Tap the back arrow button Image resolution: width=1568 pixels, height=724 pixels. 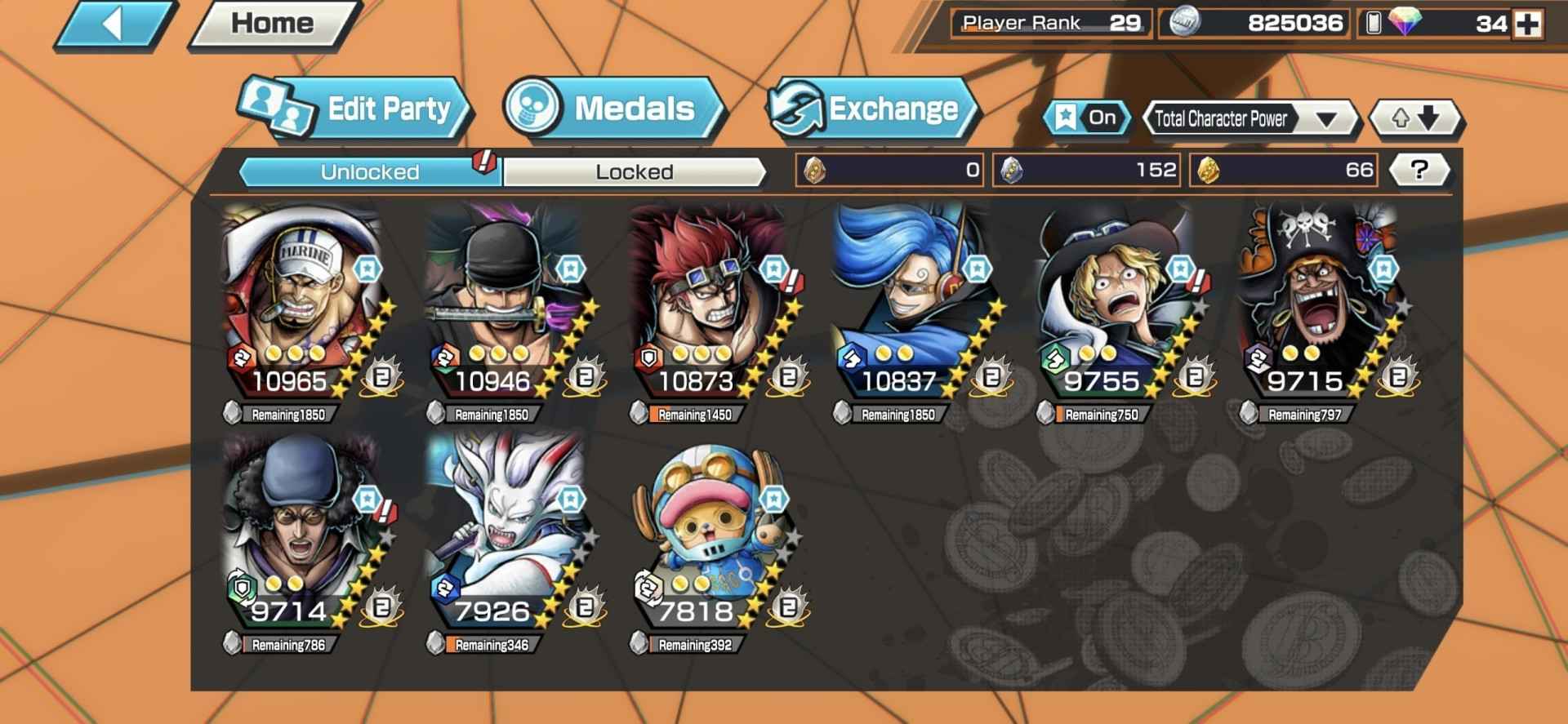click(114, 24)
